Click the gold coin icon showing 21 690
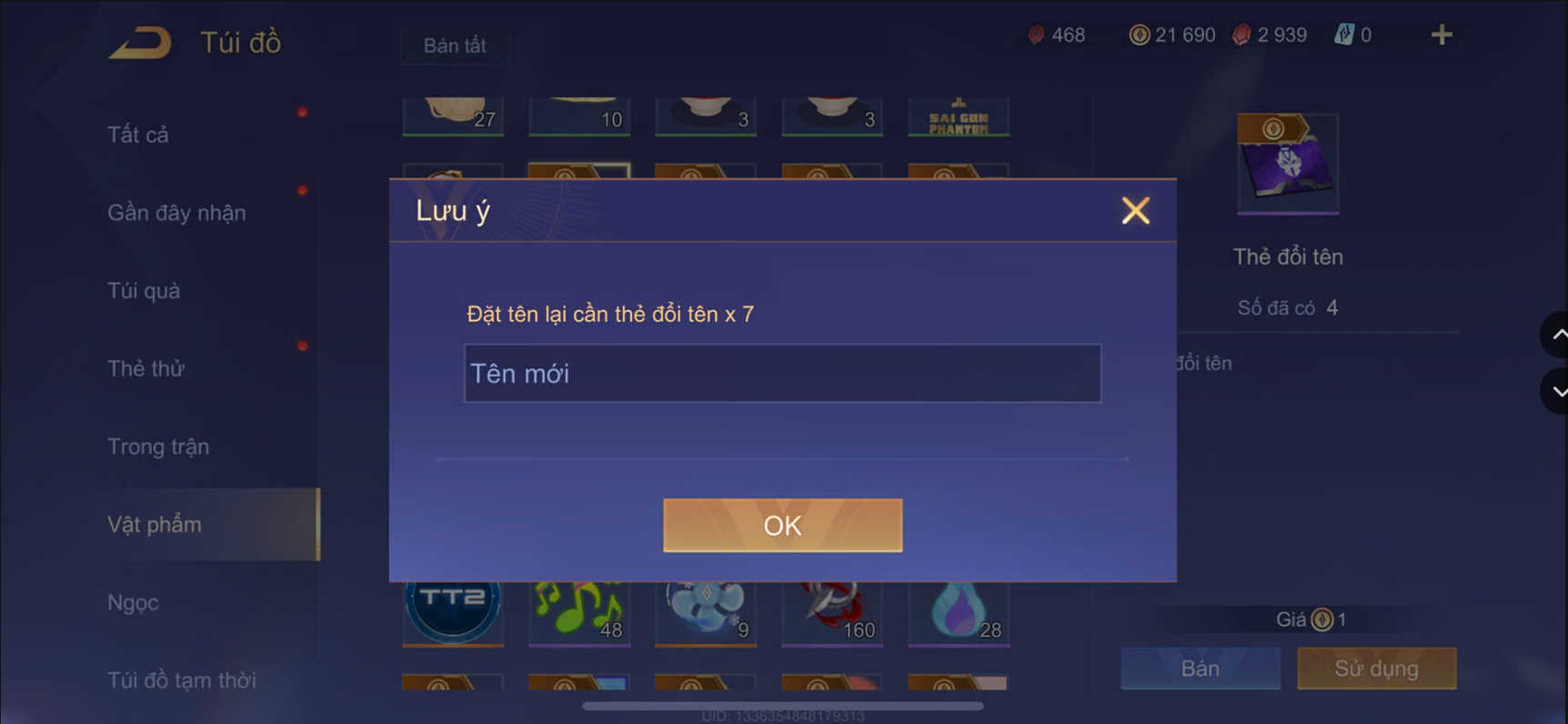1568x724 pixels. coord(1139,35)
